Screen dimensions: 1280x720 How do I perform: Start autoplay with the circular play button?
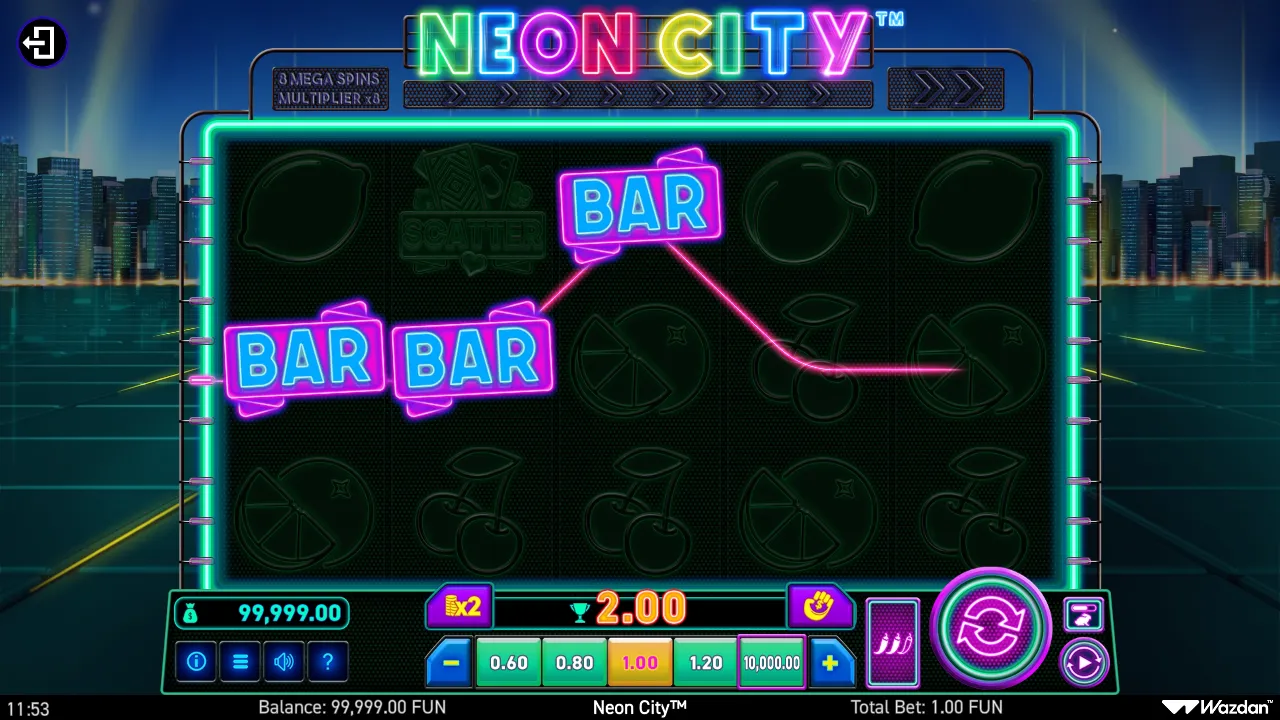click(1083, 662)
